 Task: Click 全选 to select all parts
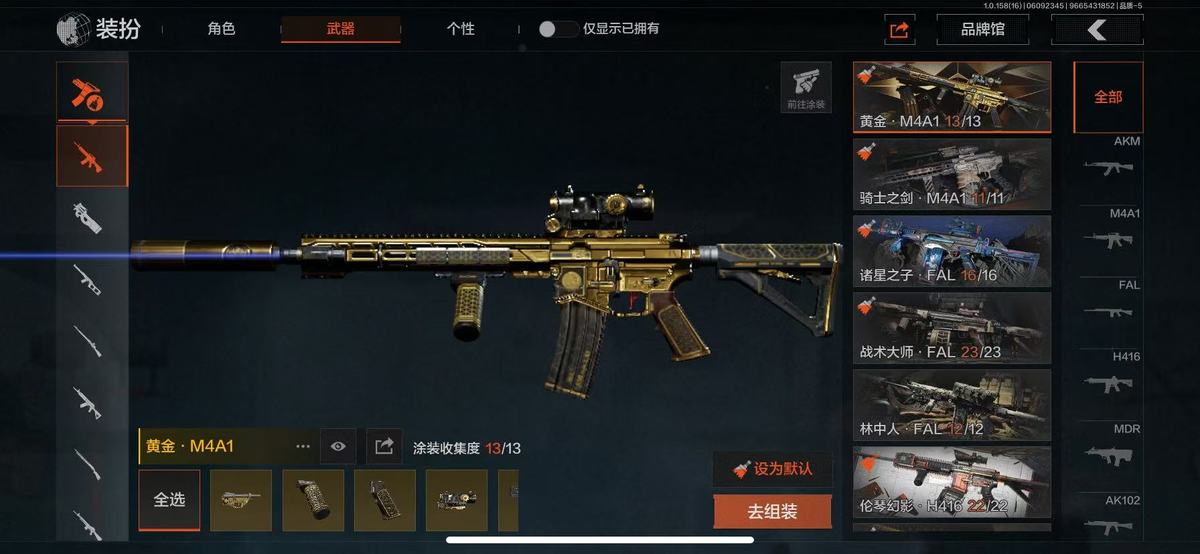[x=169, y=500]
